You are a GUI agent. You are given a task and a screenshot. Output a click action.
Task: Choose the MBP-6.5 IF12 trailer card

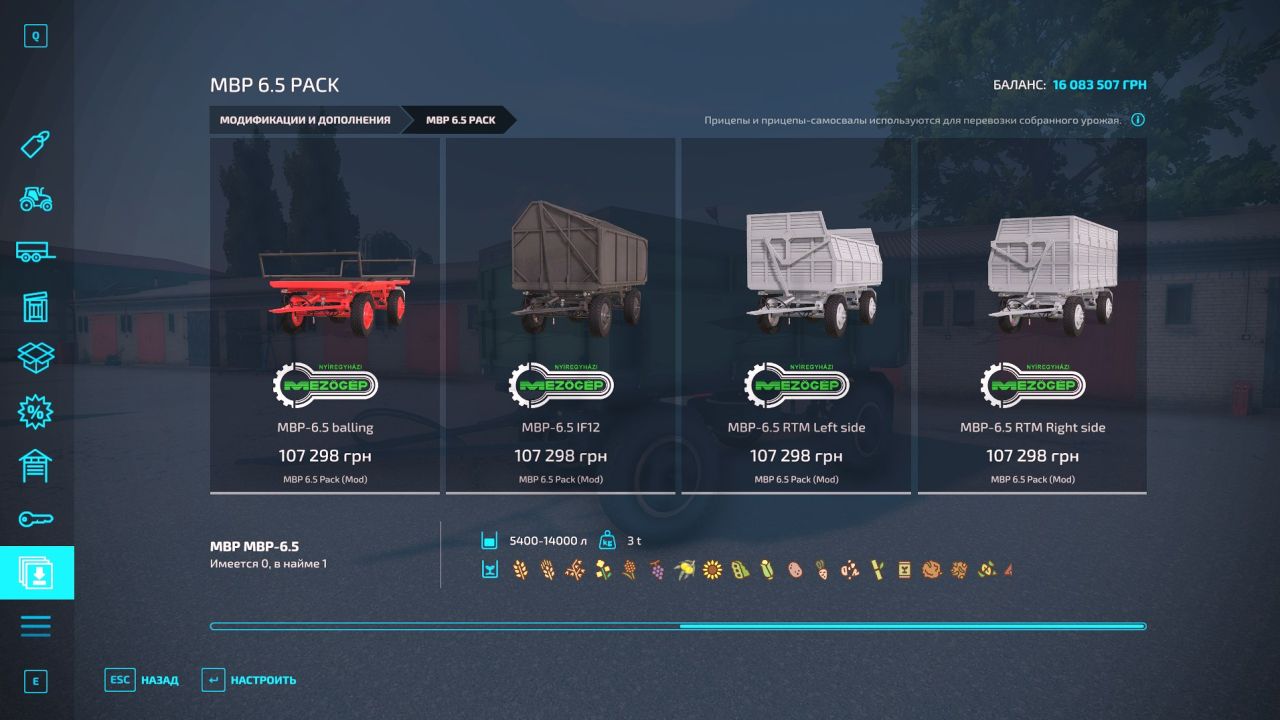pyautogui.click(x=560, y=315)
